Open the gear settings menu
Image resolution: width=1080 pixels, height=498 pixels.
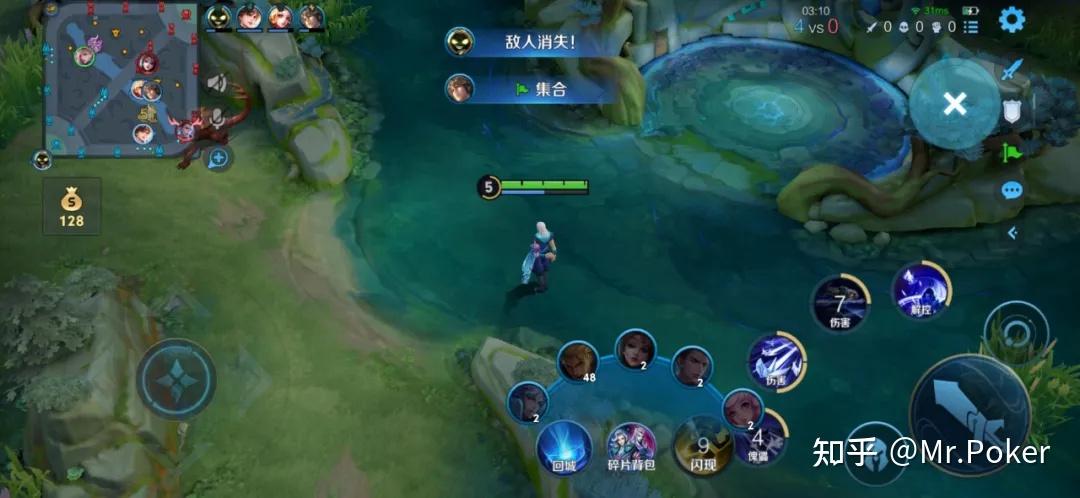point(1012,19)
